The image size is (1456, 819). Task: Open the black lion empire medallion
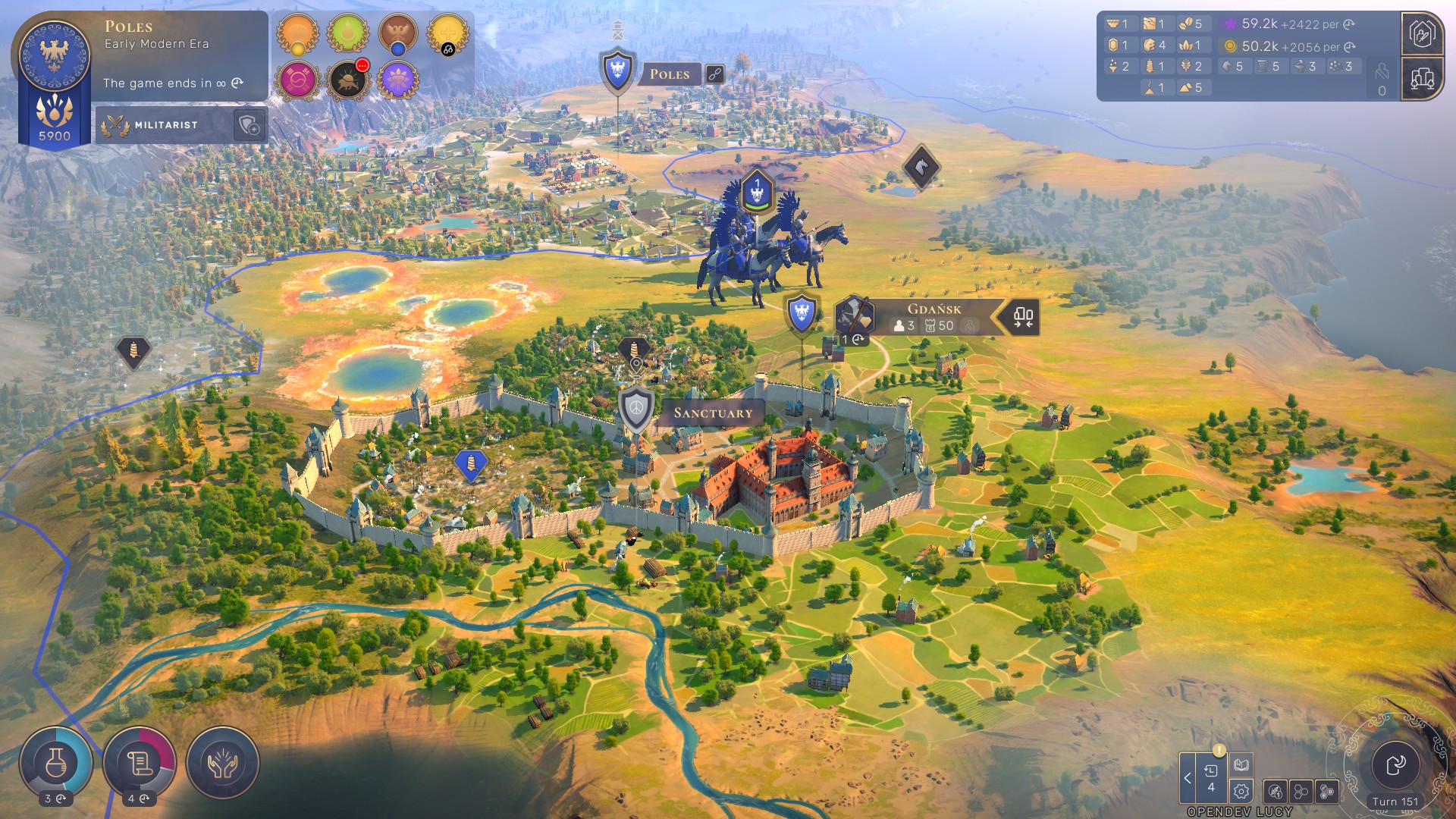click(347, 80)
